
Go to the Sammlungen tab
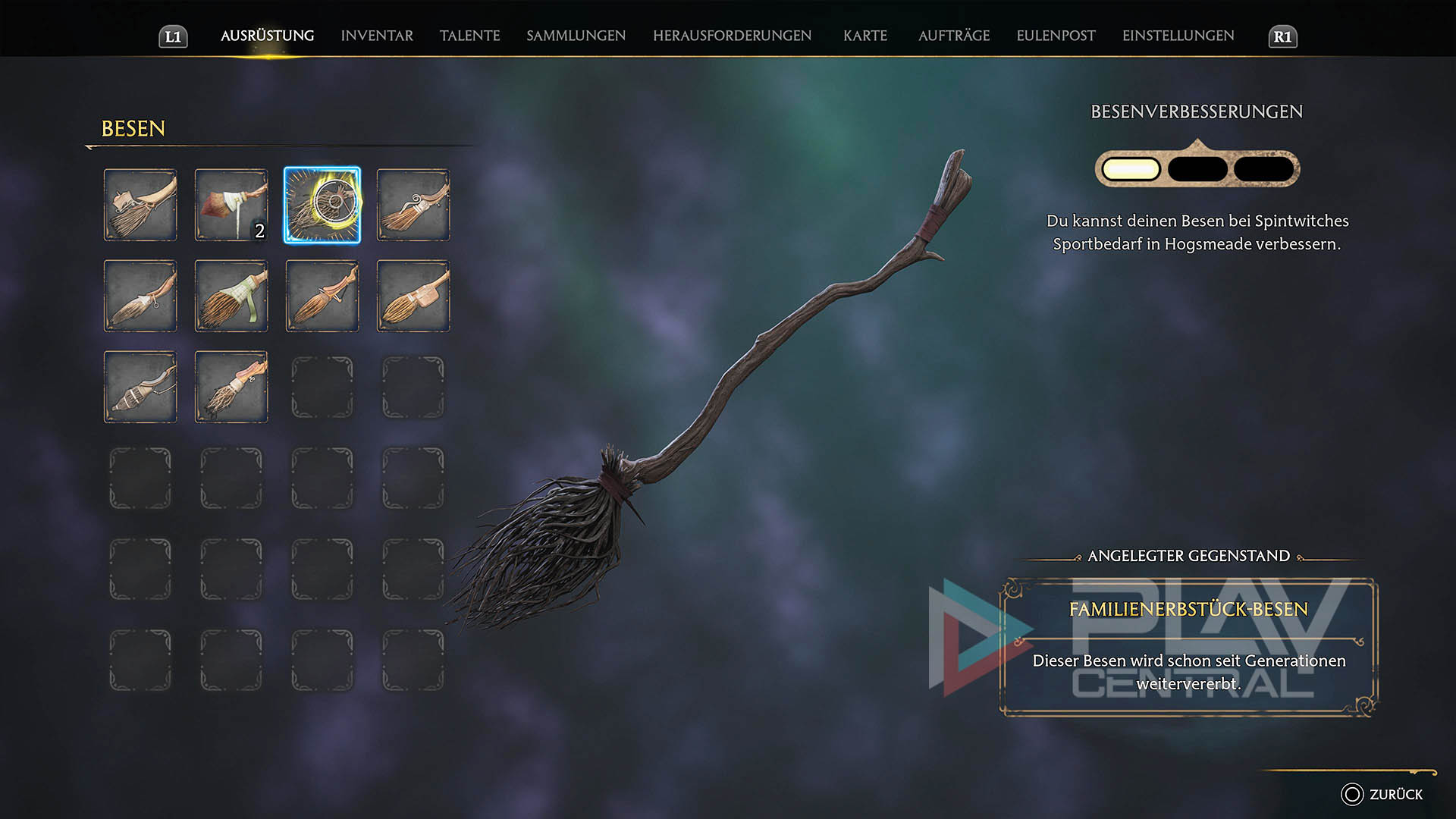tap(576, 36)
